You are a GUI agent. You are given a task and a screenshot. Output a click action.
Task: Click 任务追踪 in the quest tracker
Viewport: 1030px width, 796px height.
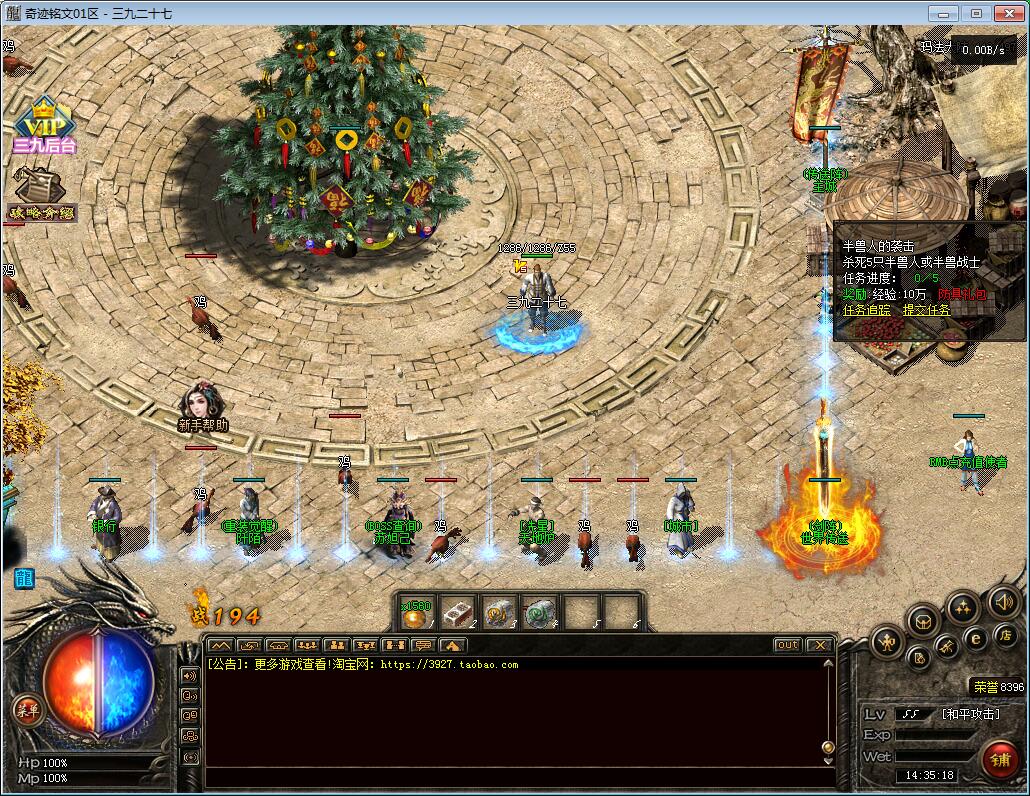866,310
